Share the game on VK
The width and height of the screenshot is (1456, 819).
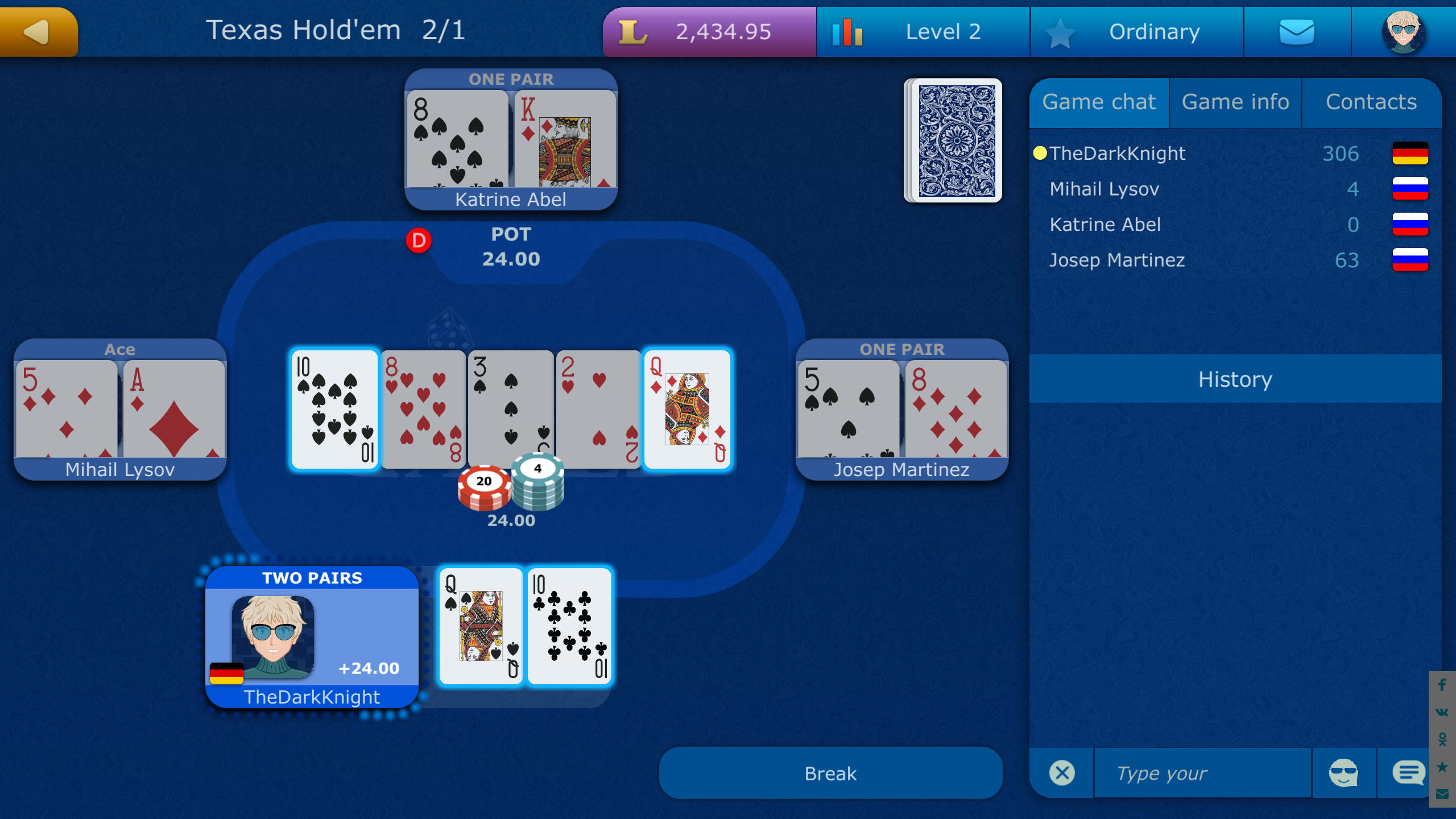click(1441, 712)
